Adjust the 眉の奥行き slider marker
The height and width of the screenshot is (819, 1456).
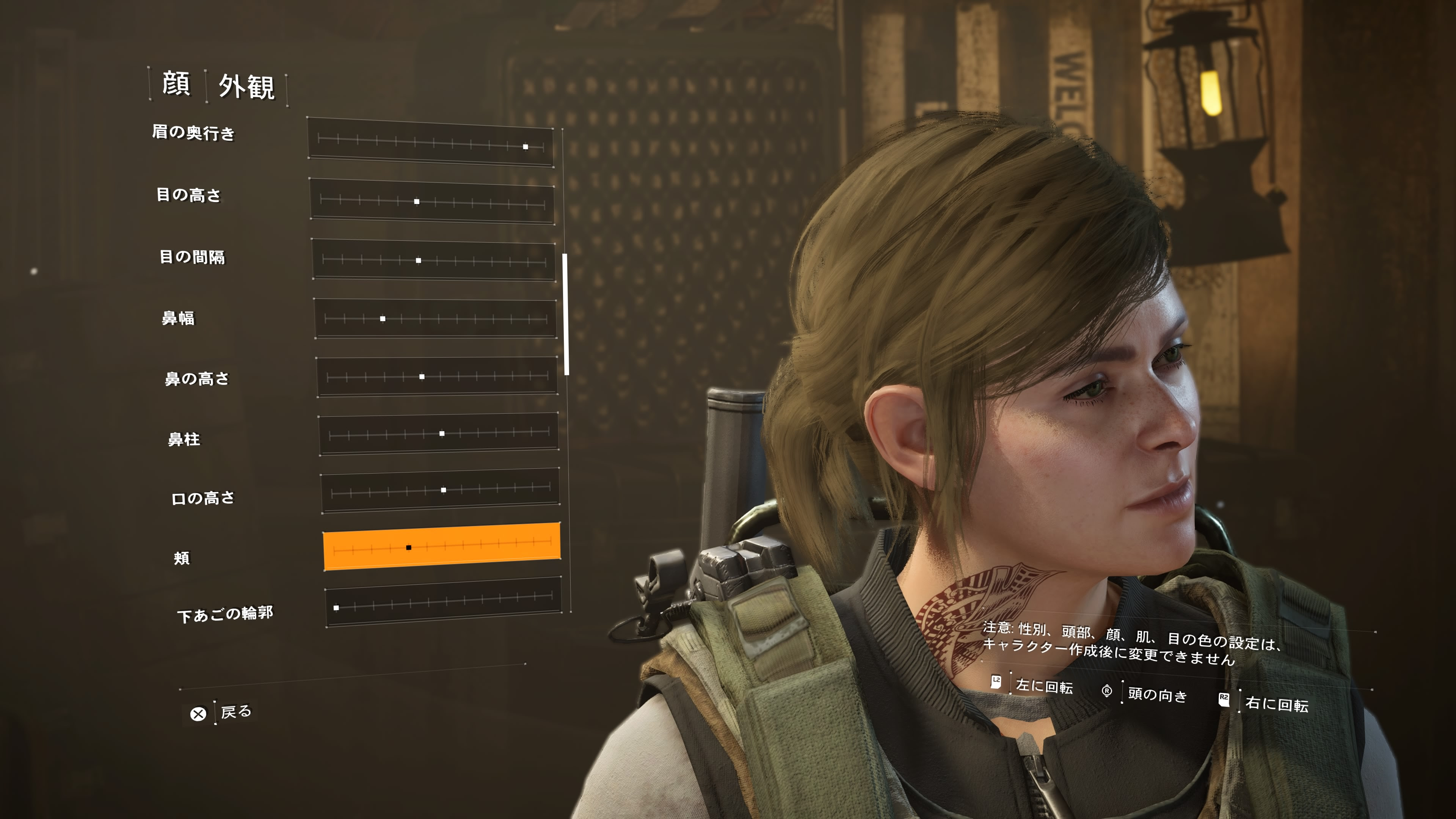[526, 146]
